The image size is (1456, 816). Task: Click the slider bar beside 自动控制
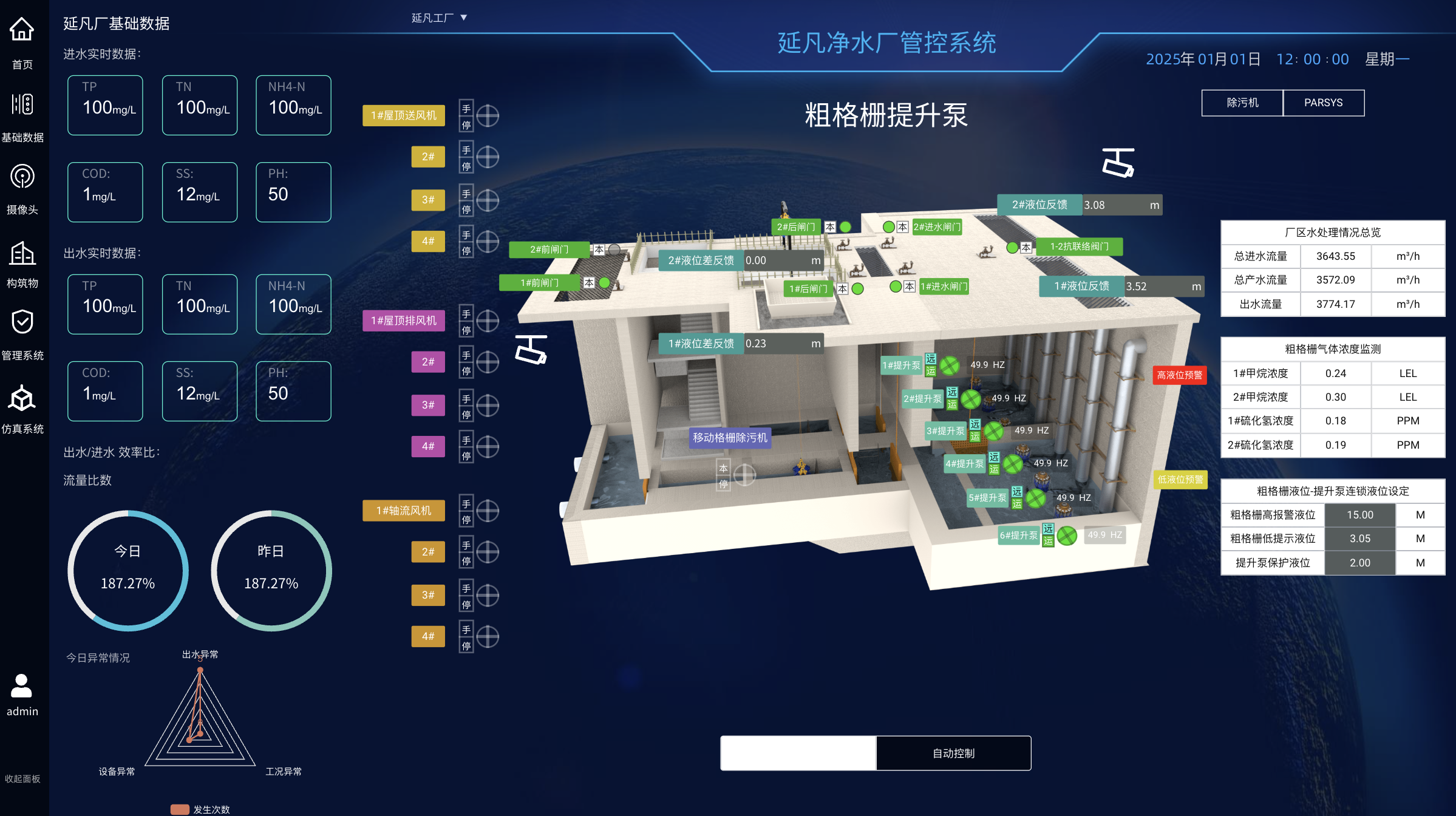pyautogui.click(x=797, y=753)
